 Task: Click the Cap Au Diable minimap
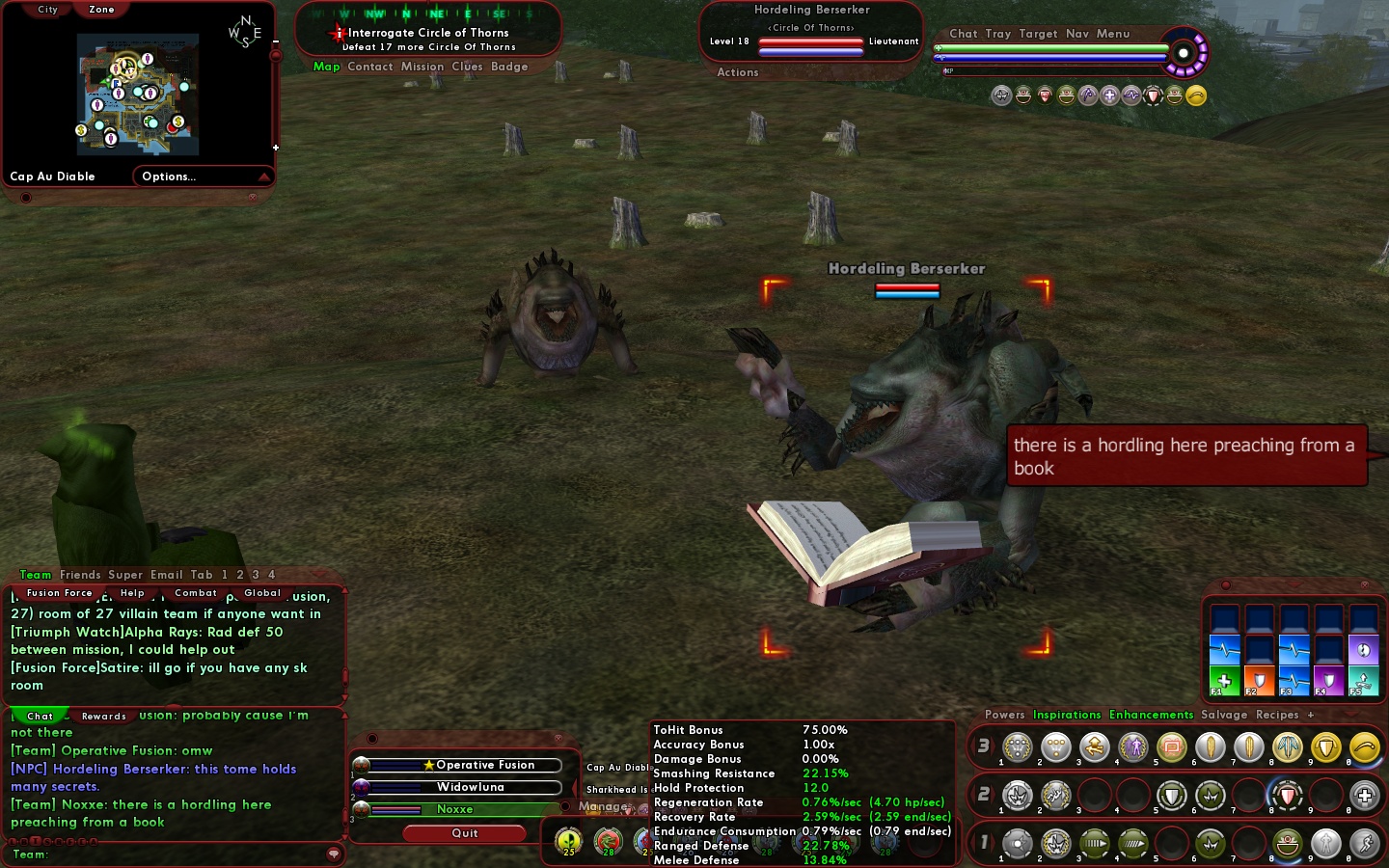pyautogui.click(x=138, y=95)
